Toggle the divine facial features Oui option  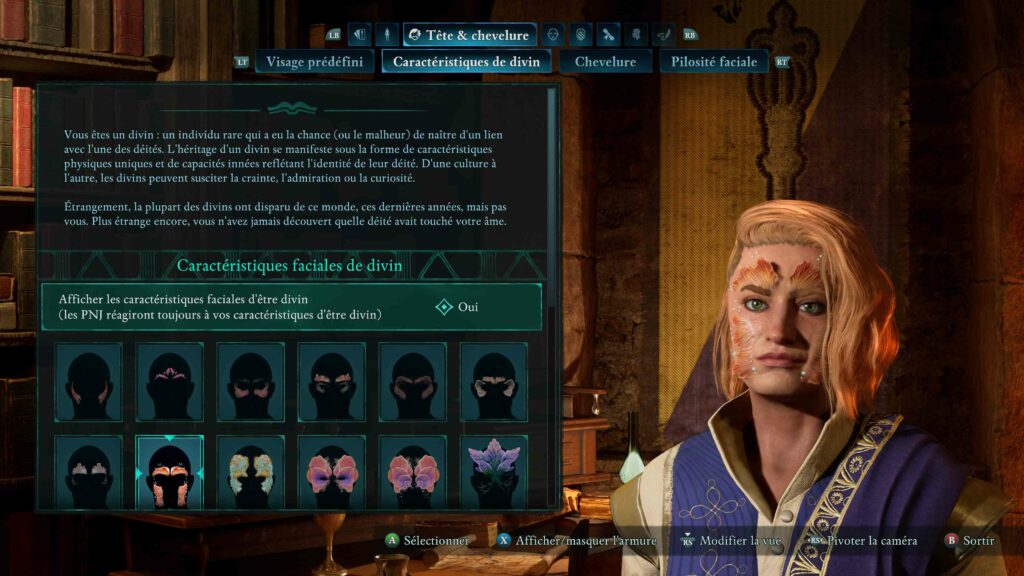point(458,307)
